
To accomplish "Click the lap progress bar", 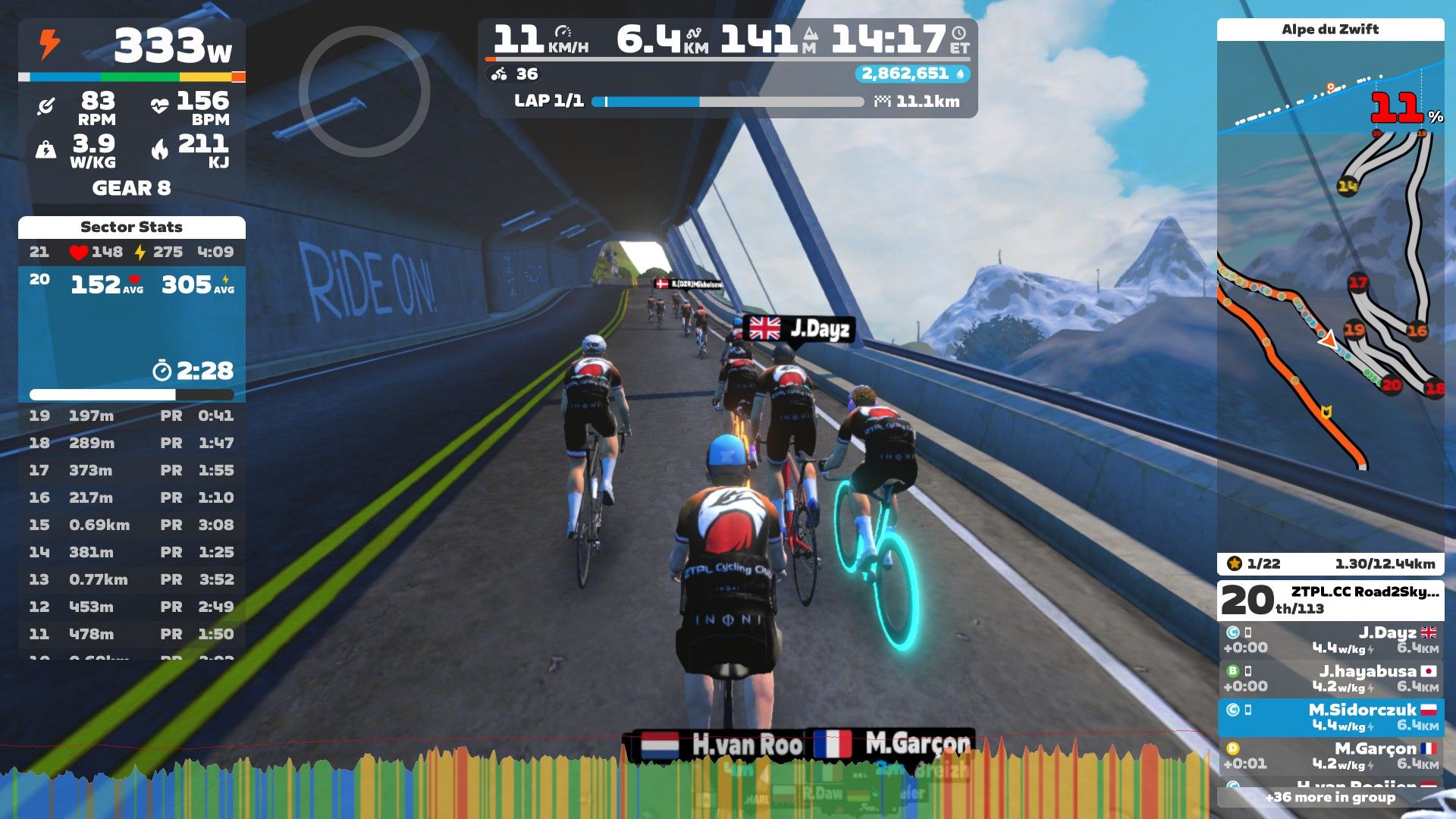I will [727, 102].
